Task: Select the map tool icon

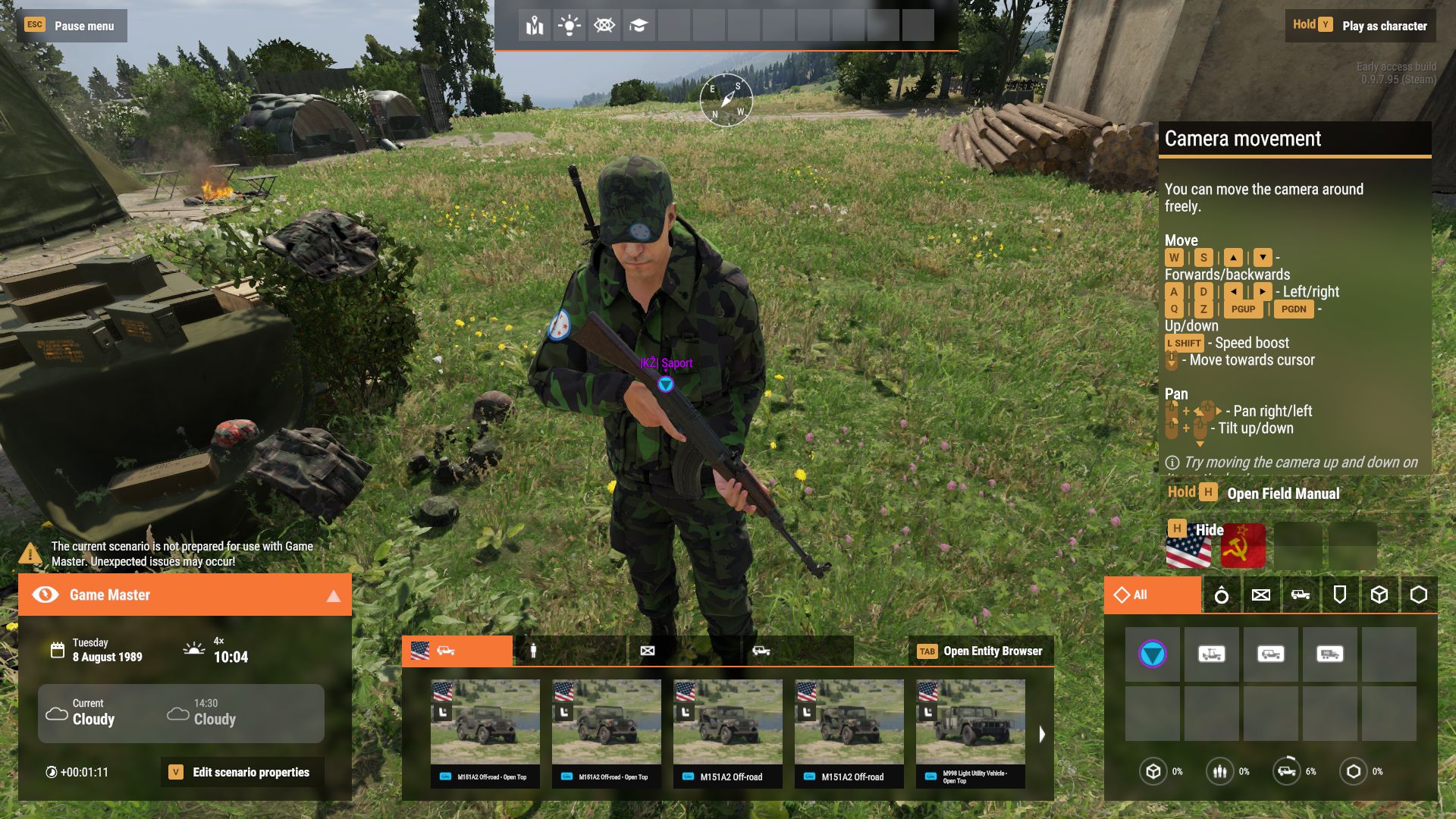Action: (533, 25)
